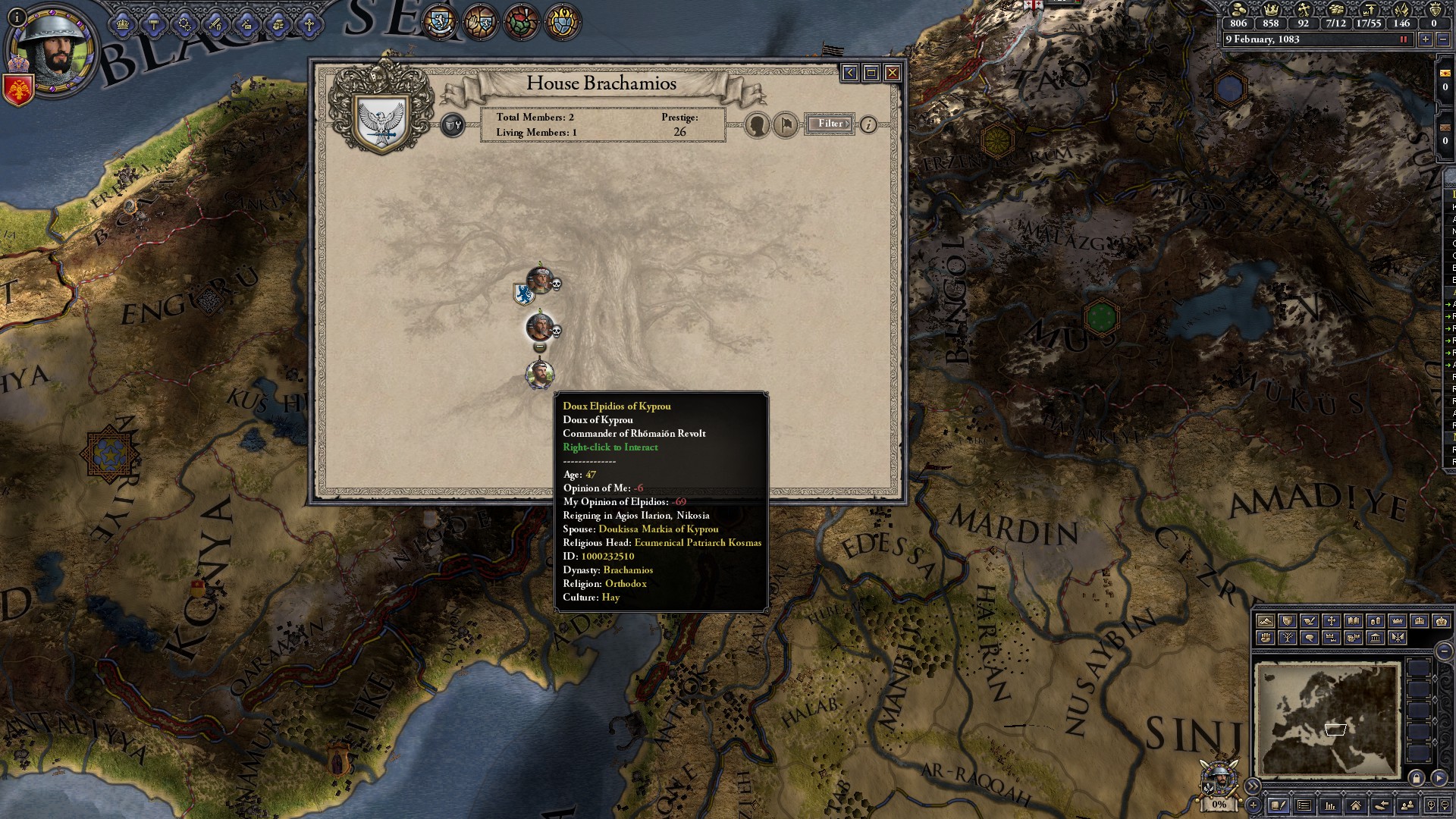The image size is (1456, 819).
Task: Open the ledger bar-chart button
Action: [x=1329, y=805]
